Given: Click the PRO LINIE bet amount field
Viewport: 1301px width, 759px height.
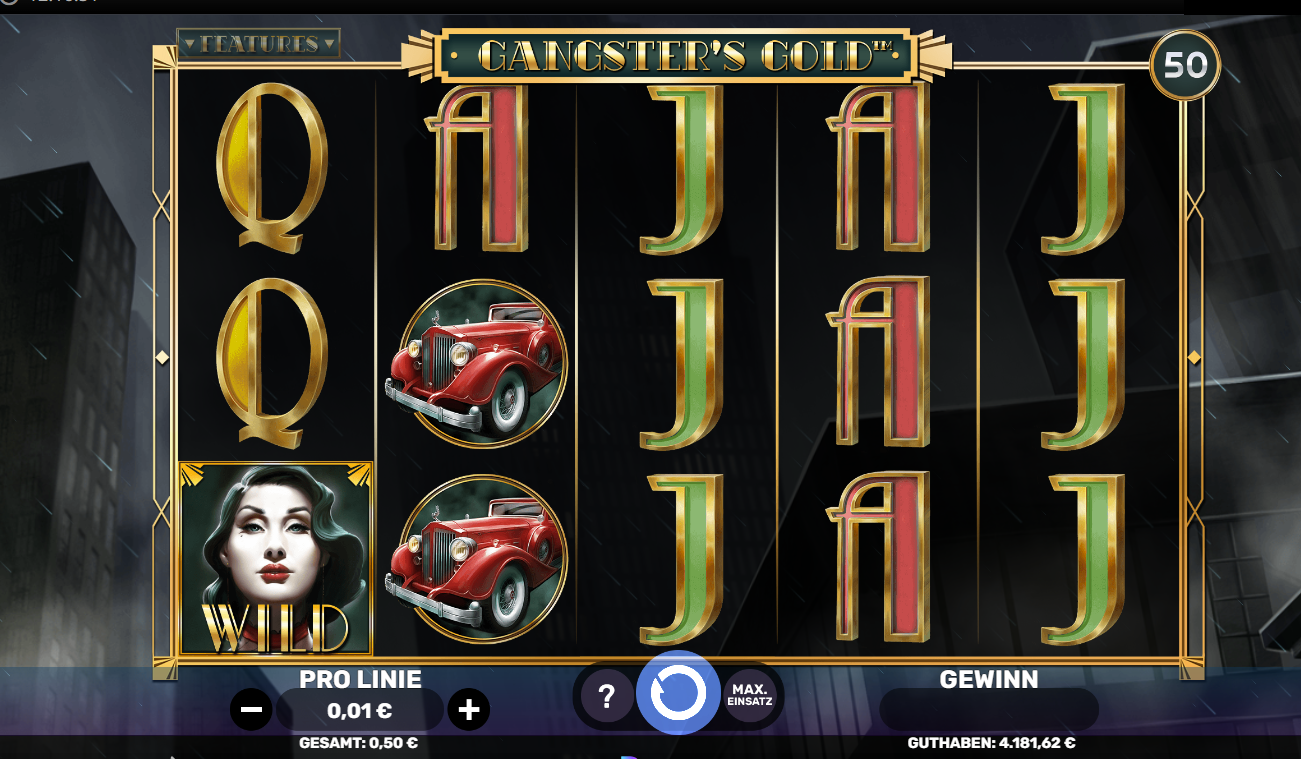Looking at the screenshot, I should pos(360,710).
